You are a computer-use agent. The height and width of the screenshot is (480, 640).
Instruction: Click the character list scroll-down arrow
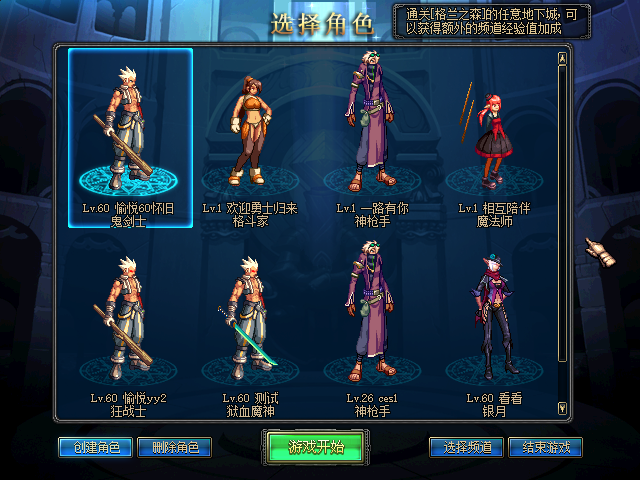pyautogui.click(x=562, y=407)
